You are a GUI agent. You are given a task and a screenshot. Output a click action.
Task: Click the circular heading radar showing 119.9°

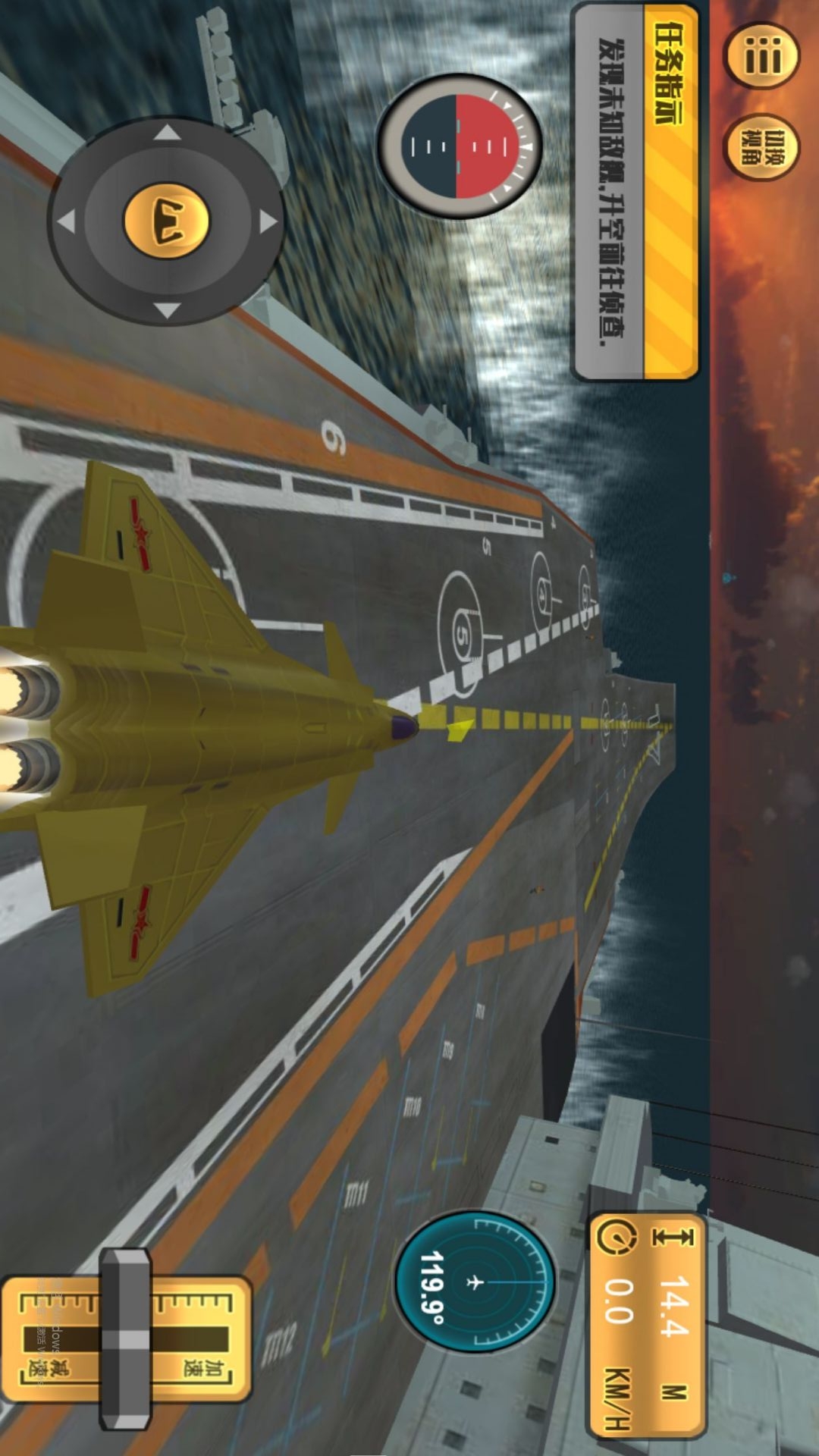pos(475,1282)
